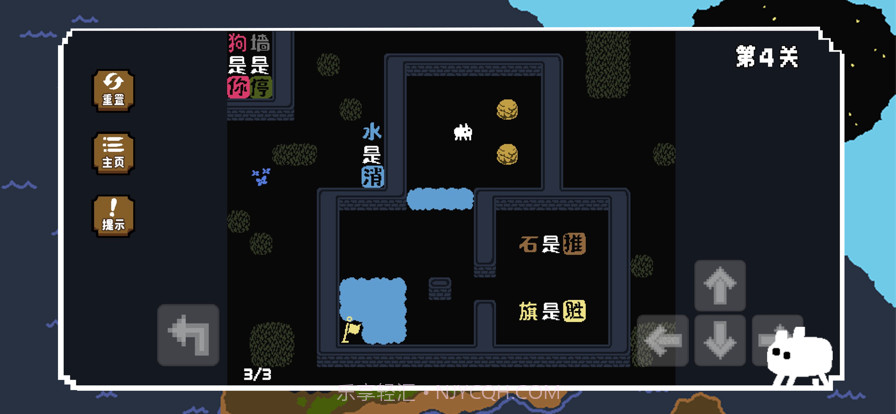Viewport: 896px width, 414px height.
Task: Show a hint with the 提示 button
Action: point(113,216)
